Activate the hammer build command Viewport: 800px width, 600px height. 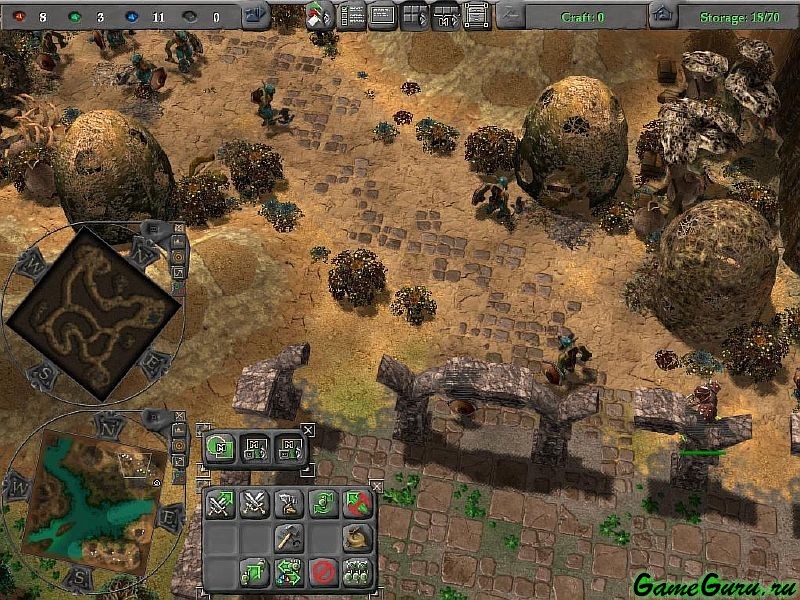click(289, 538)
